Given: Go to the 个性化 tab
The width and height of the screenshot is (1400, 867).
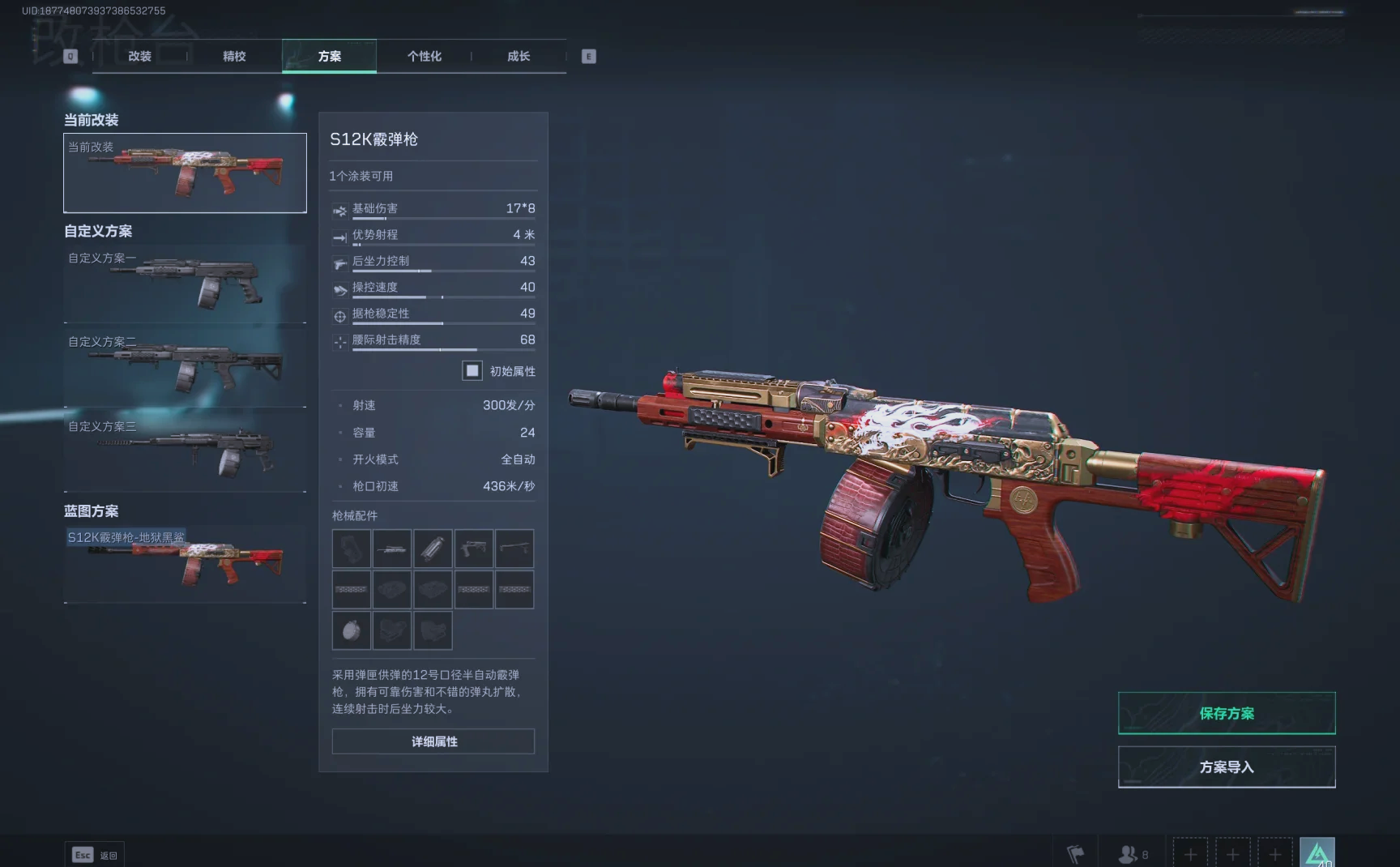Looking at the screenshot, I should pos(424,56).
